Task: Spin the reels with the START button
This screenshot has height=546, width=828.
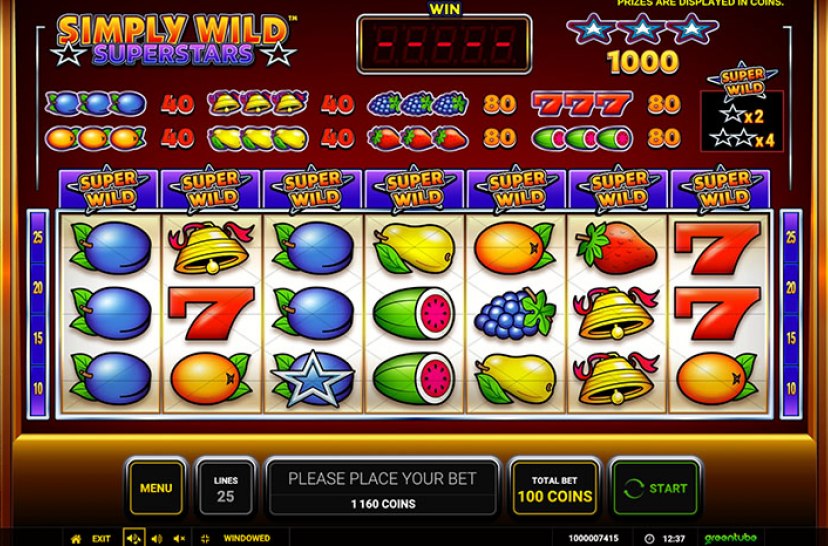Action: click(655, 488)
